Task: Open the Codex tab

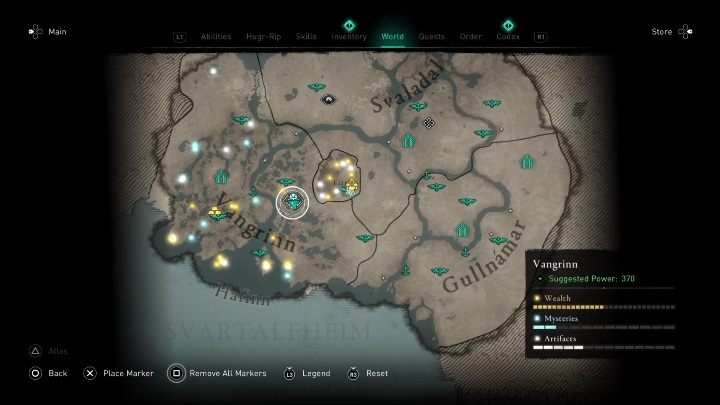Action: pos(508,36)
